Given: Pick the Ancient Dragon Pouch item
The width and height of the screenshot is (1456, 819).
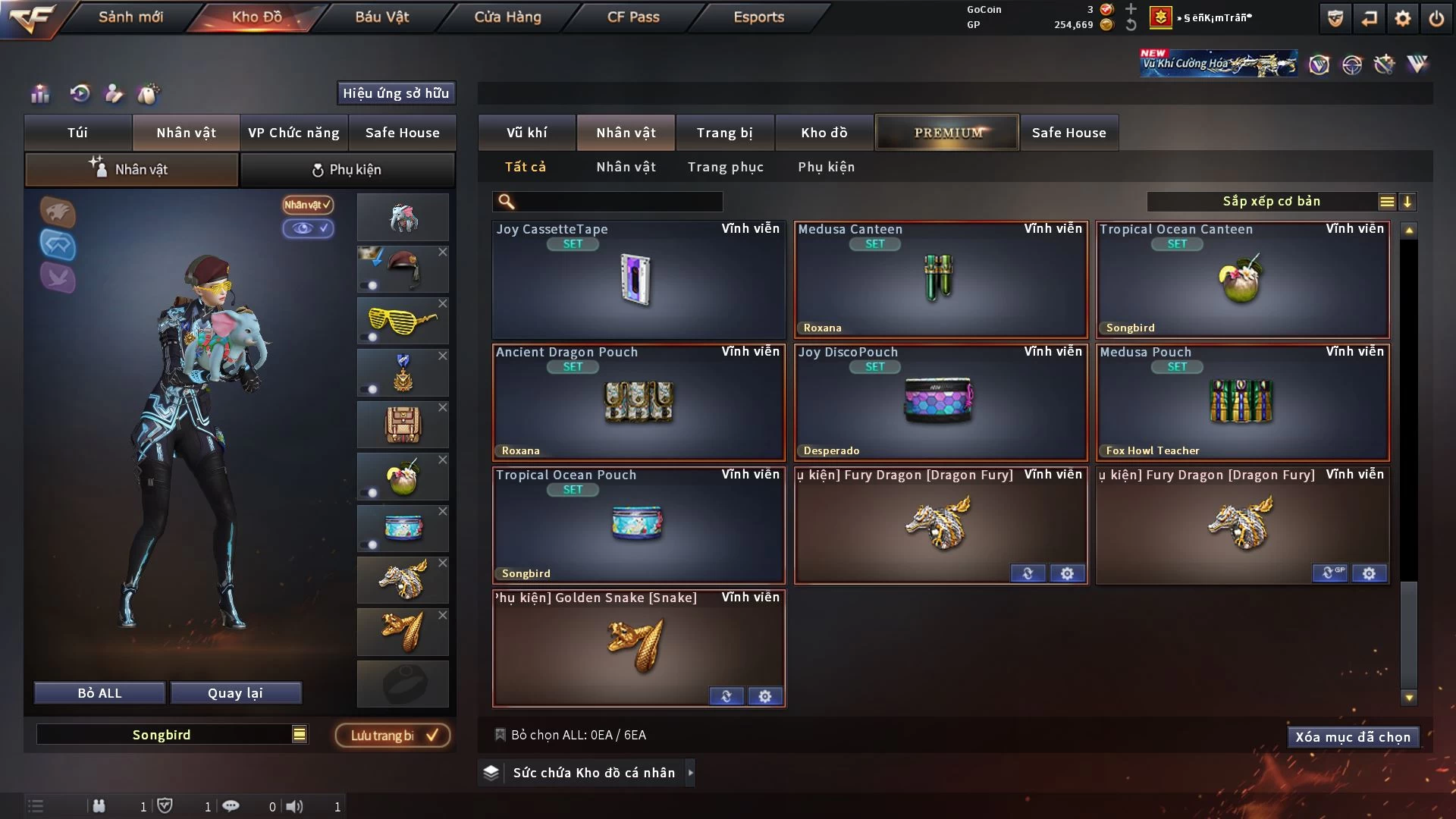Looking at the screenshot, I should pos(639,402).
